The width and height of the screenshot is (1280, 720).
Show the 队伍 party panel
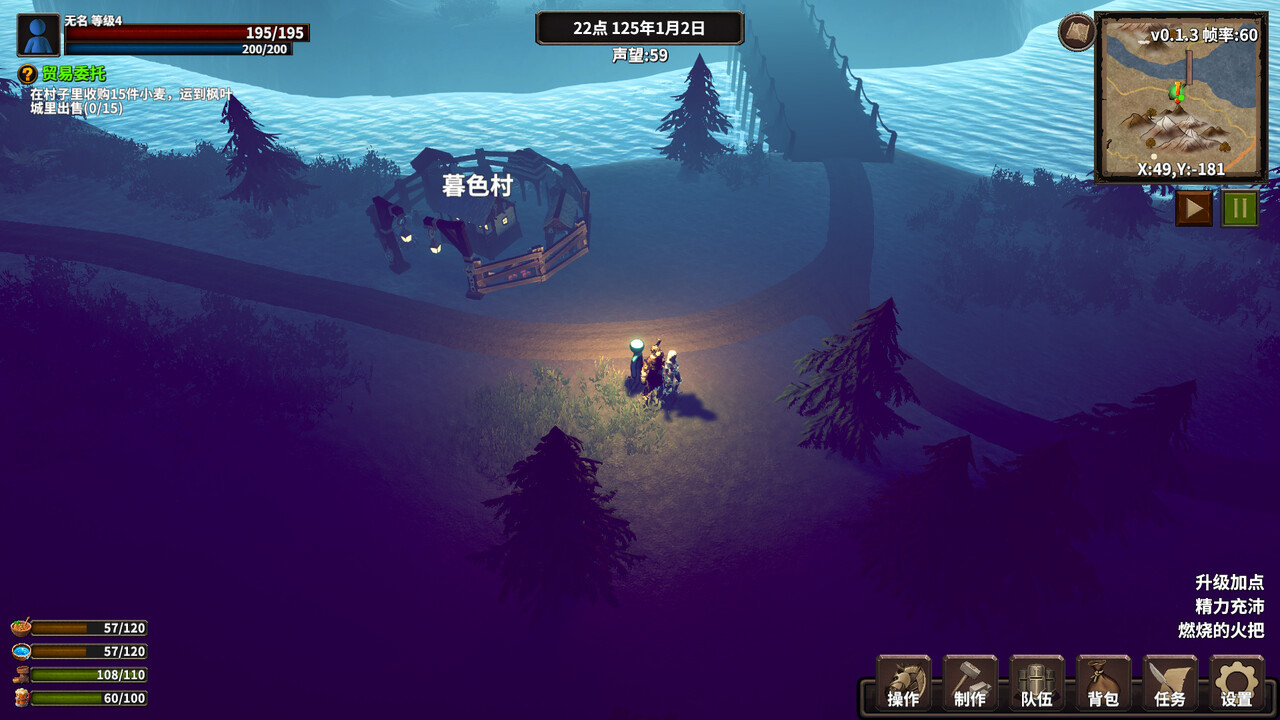(x=1037, y=684)
